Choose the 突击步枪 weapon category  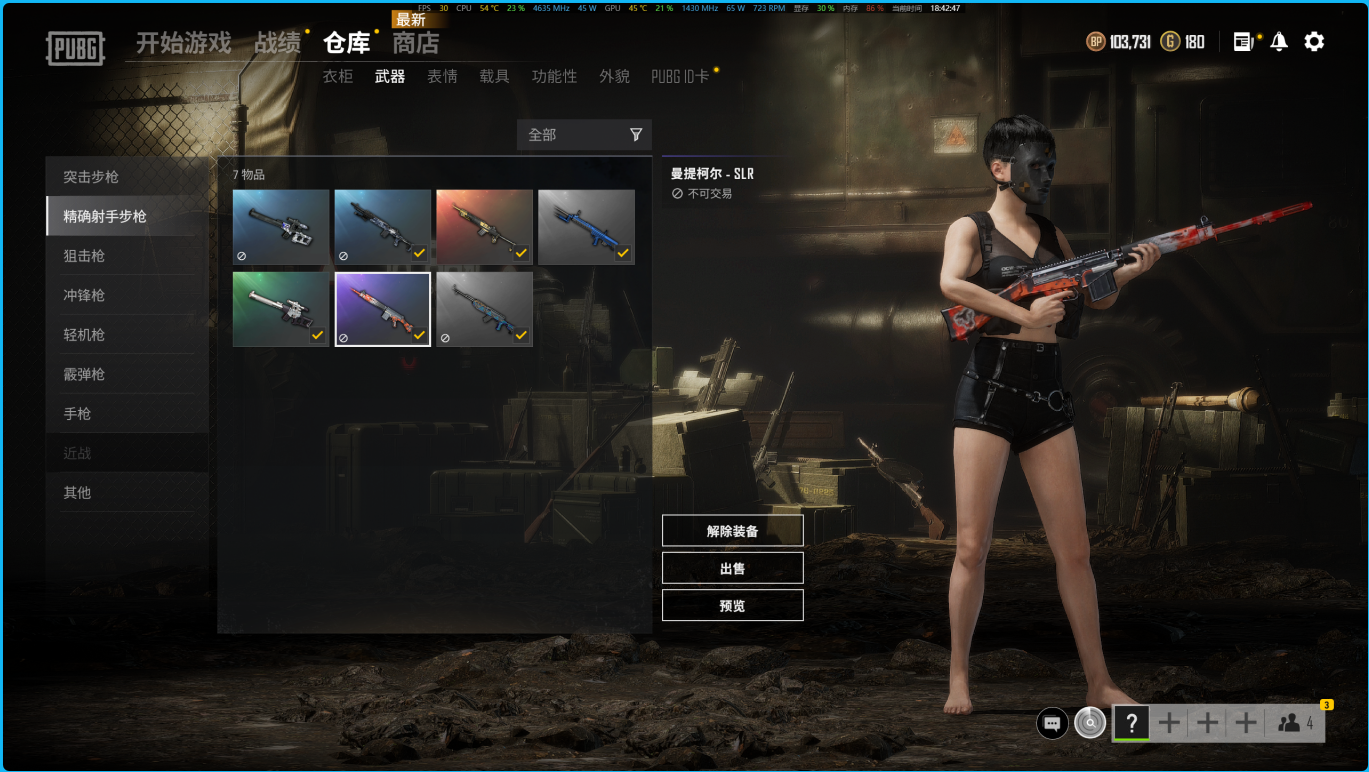[x=91, y=177]
